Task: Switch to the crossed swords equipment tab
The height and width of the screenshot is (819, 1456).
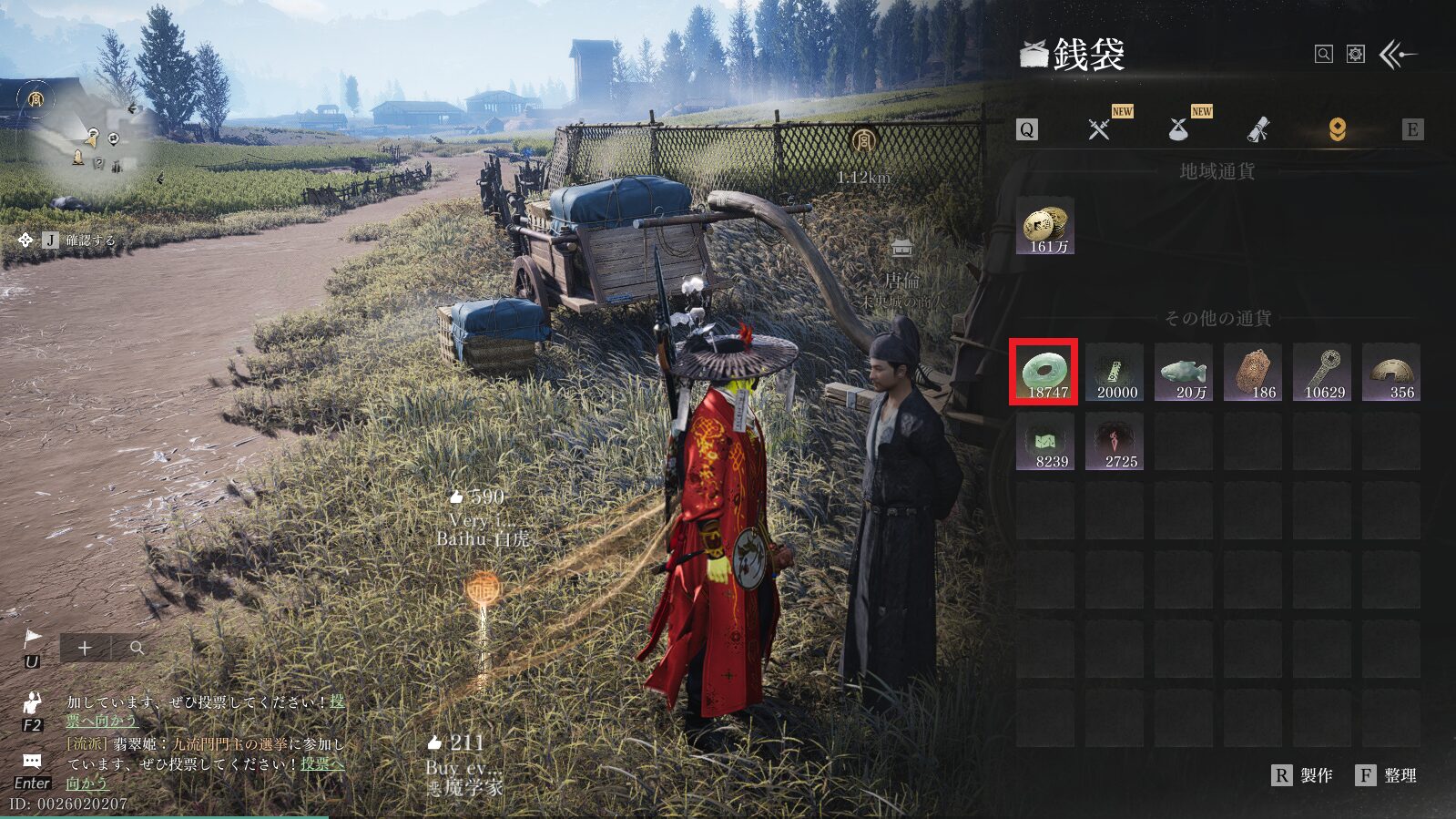Action: click(1099, 129)
